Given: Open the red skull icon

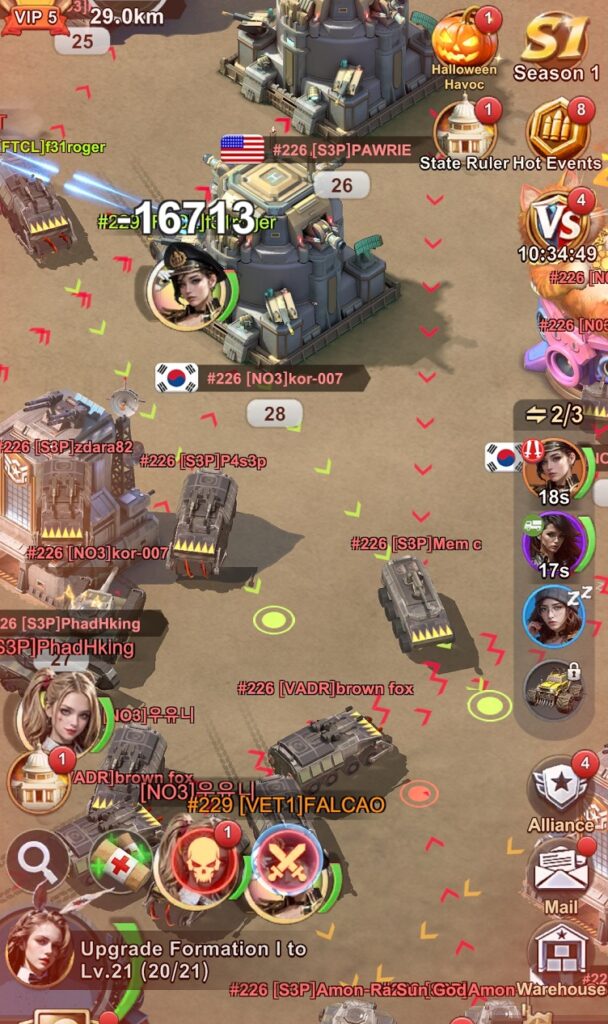Looking at the screenshot, I should point(203,860).
